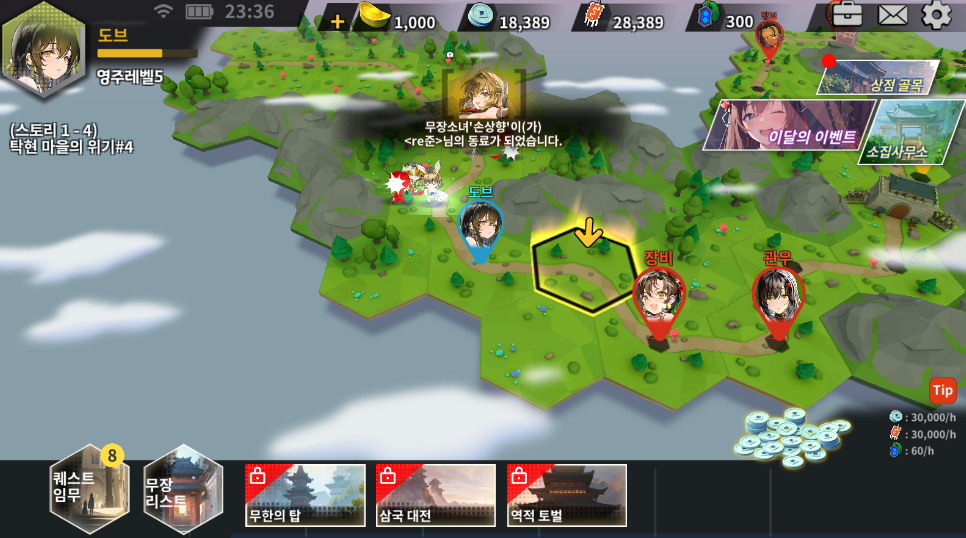Select the locked 무한의 탑 mode

click(305, 495)
